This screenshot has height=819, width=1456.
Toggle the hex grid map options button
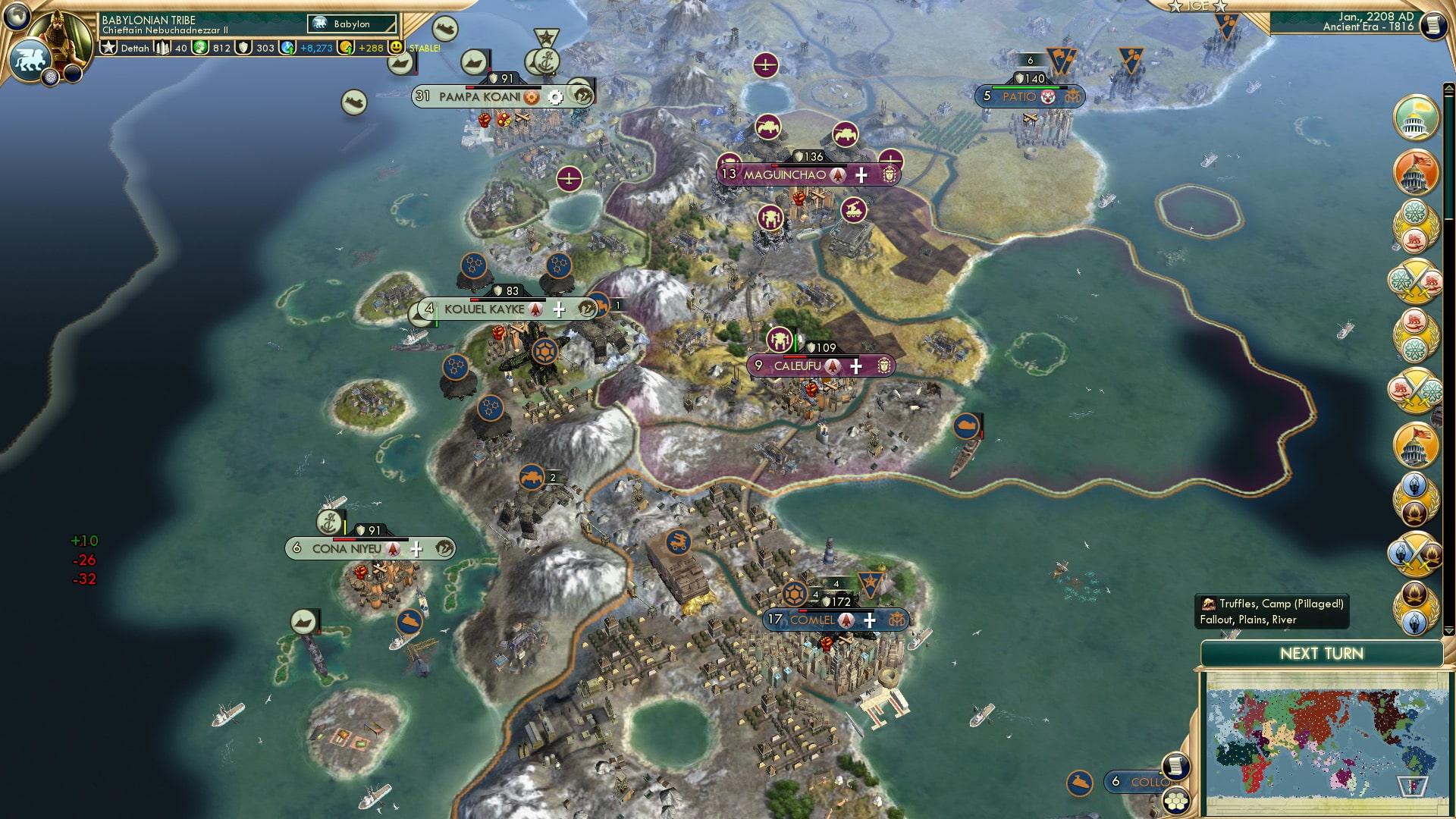[x=1176, y=802]
